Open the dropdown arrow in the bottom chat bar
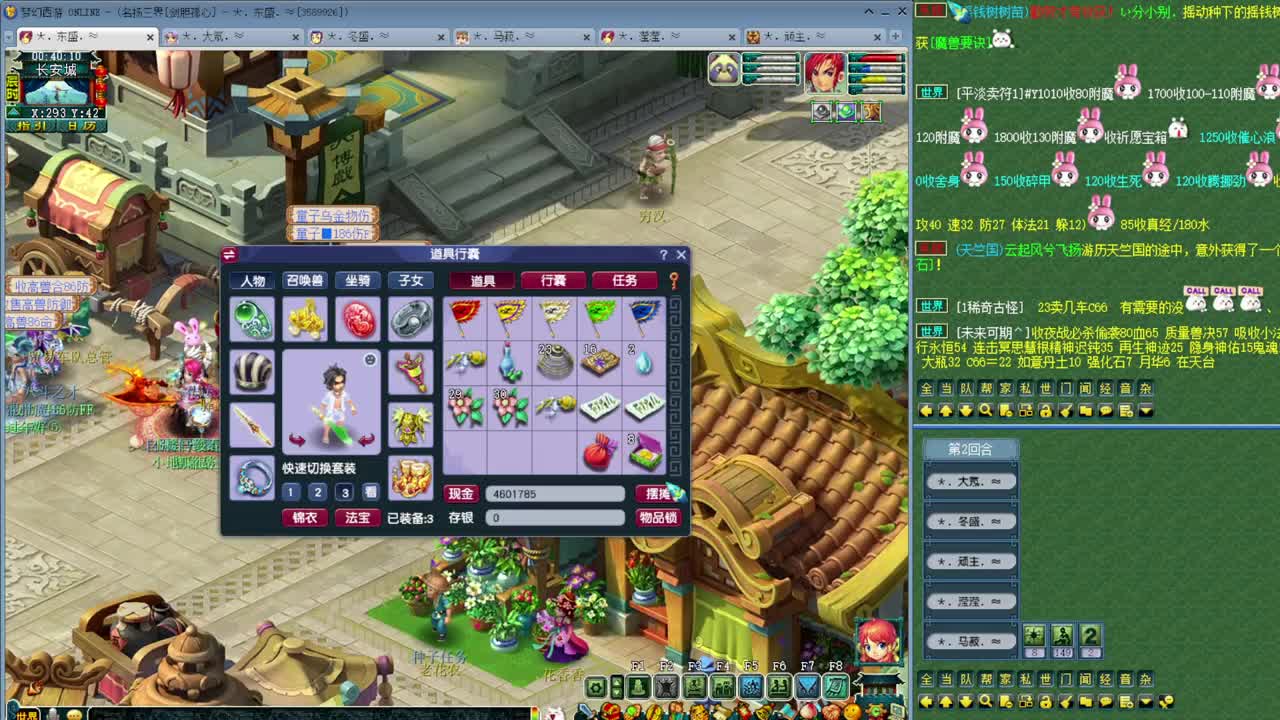This screenshot has height=720, width=1280. point(1146,701)
